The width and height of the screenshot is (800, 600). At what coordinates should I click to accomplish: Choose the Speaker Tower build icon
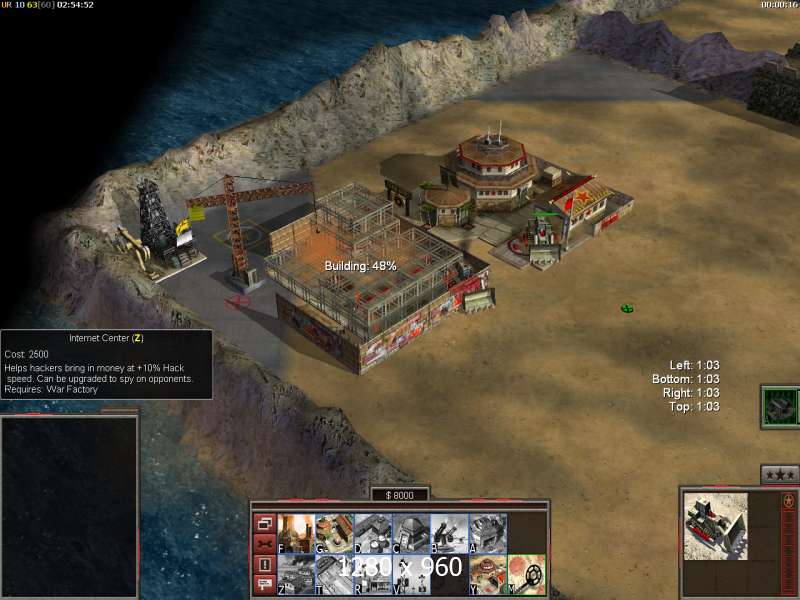[x=410, y=574]
